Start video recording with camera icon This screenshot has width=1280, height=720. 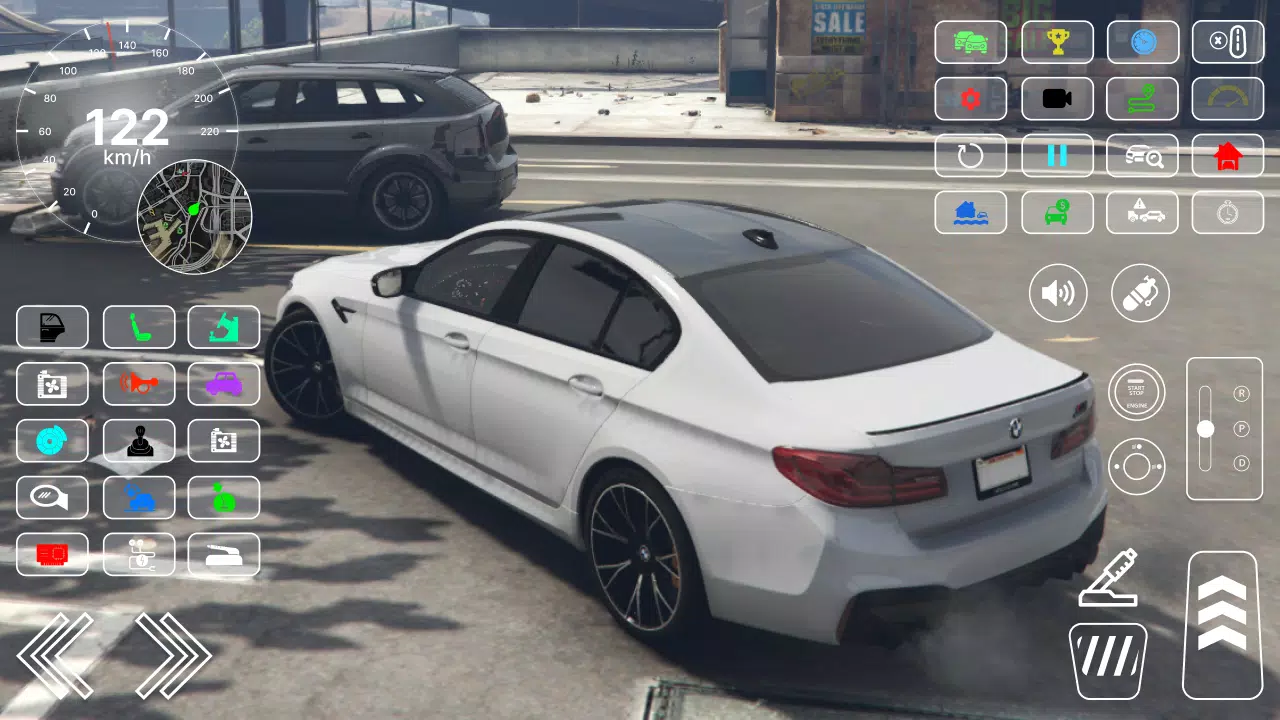click(x=1057, y=99)
